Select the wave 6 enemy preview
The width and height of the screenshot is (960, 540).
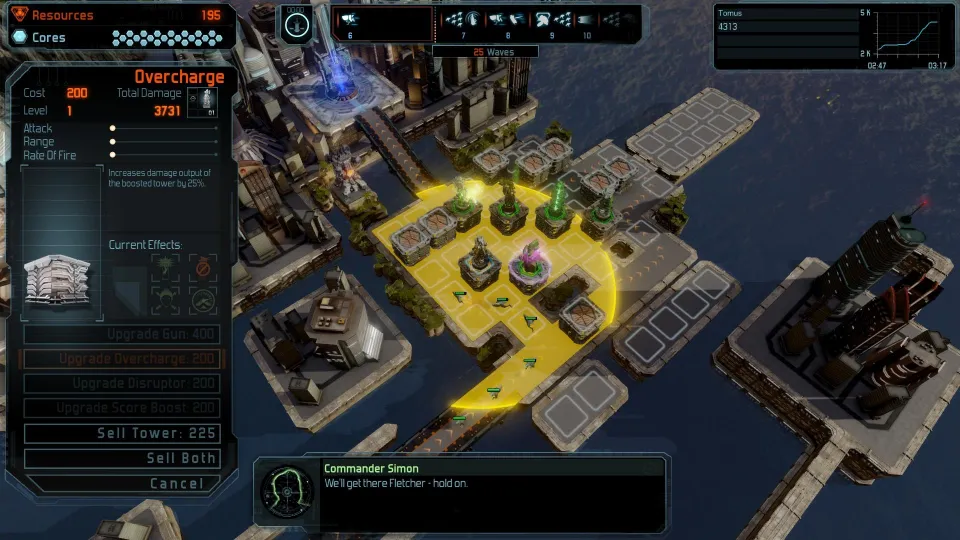tap(350, 20)
